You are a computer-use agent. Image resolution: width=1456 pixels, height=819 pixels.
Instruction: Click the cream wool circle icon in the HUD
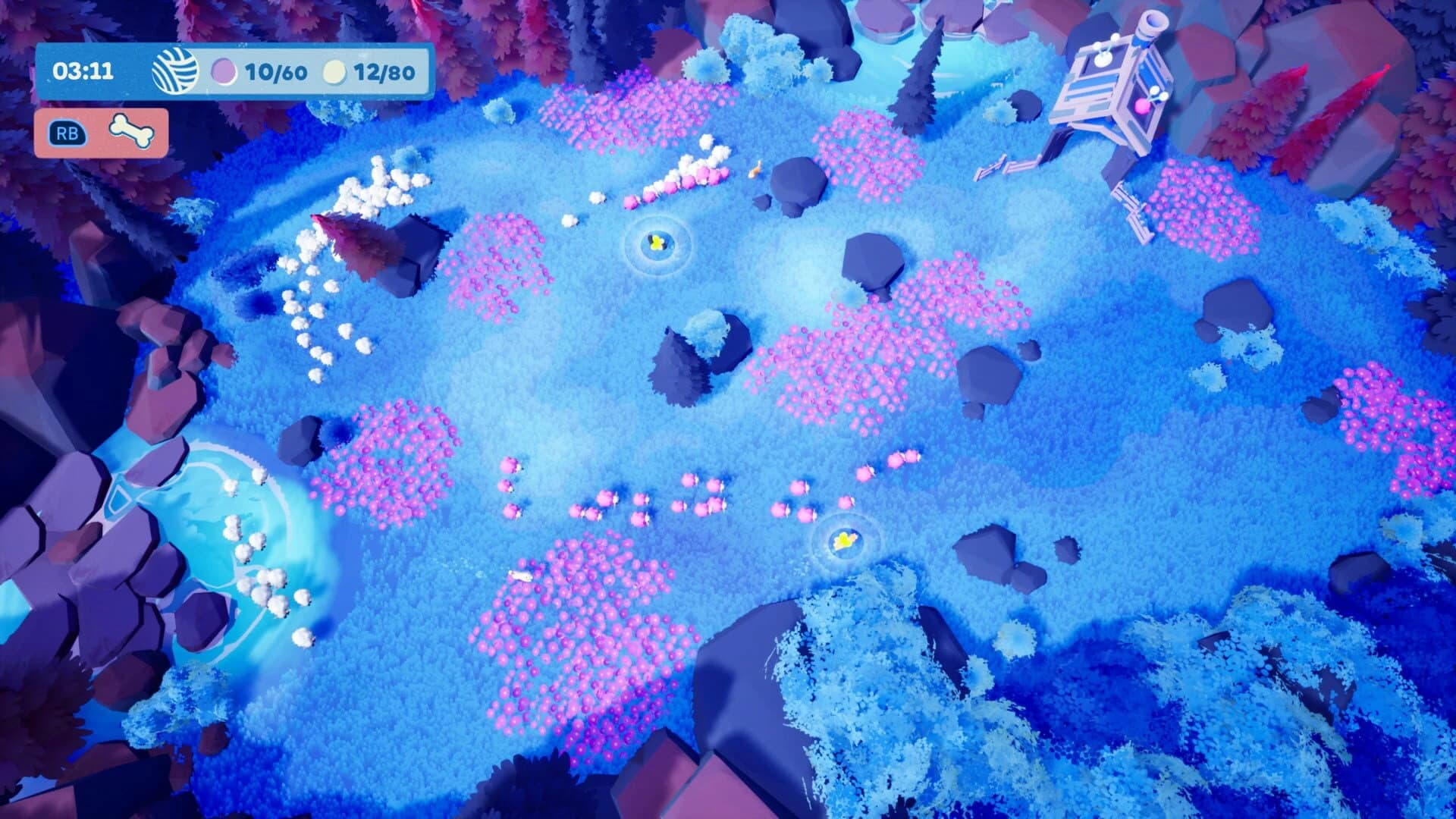click(x=334, y=71)
